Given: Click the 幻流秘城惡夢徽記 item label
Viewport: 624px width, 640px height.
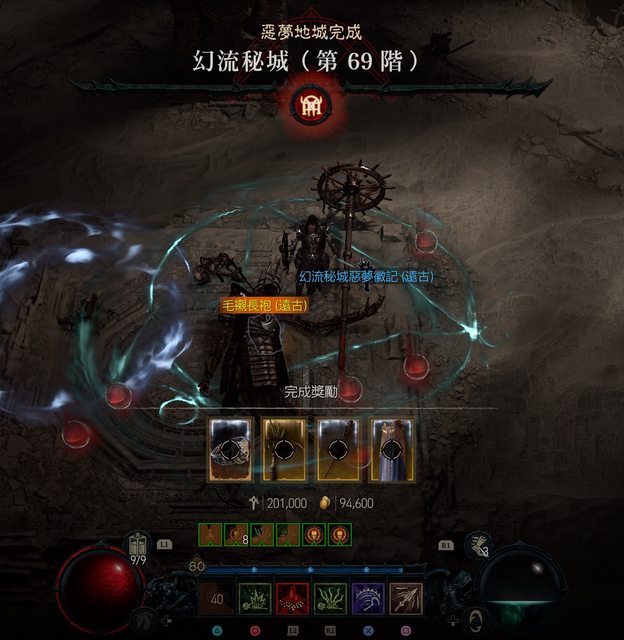Looking at the screenshot, I should click(x=366, y=276).
